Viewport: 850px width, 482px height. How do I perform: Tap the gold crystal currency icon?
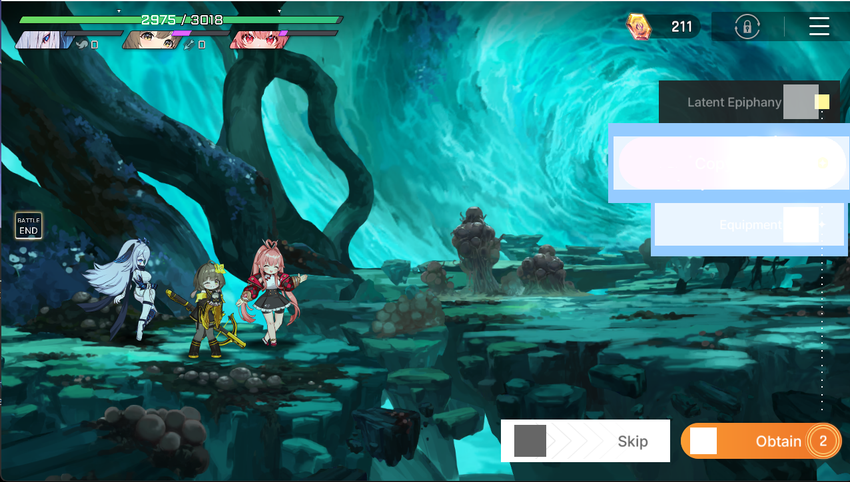pyautogui.click(x=638, y=26)
